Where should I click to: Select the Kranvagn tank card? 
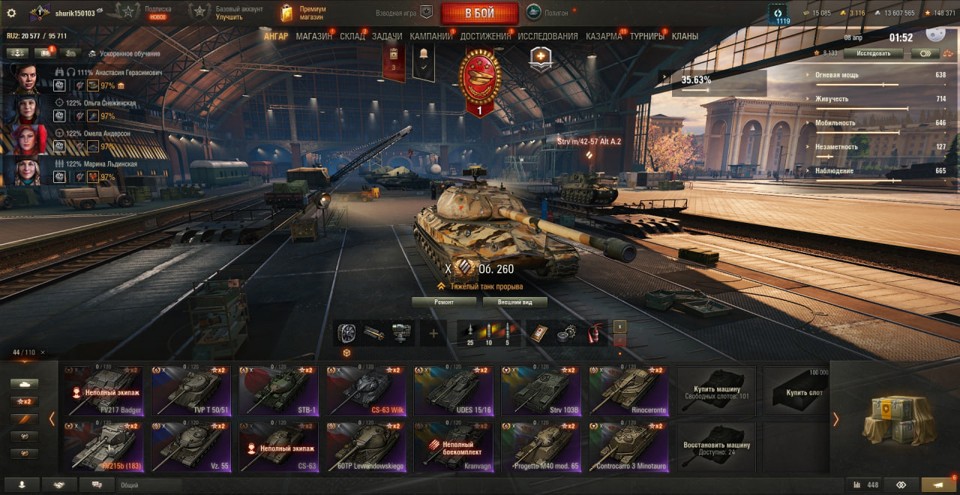450,446
